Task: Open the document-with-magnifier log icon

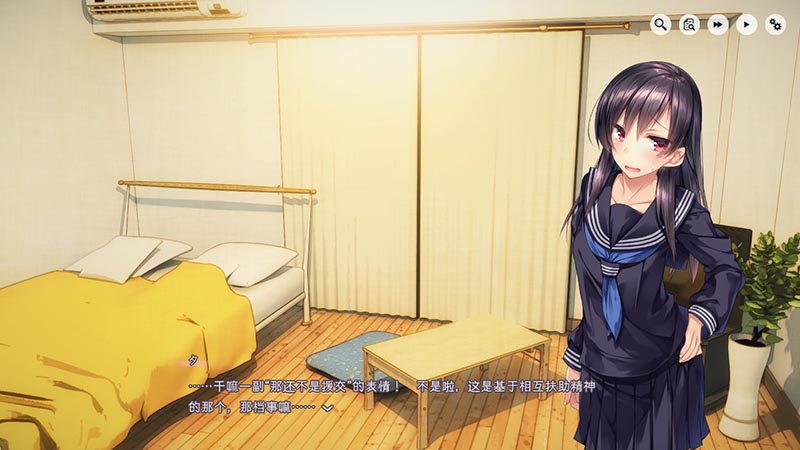Action: click(689, 25)
